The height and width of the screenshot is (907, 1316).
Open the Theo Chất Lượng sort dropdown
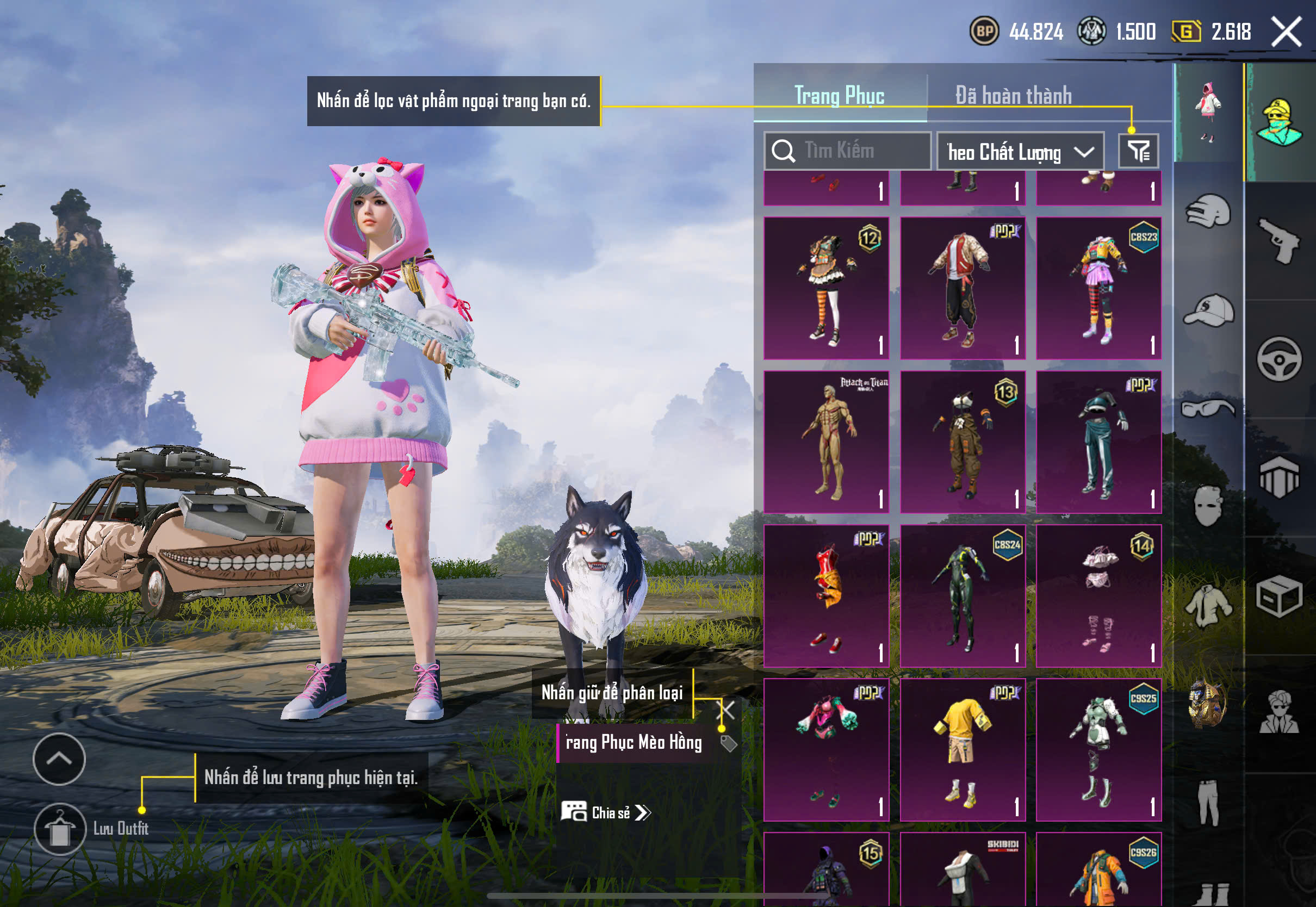[x=1020, y=152]
